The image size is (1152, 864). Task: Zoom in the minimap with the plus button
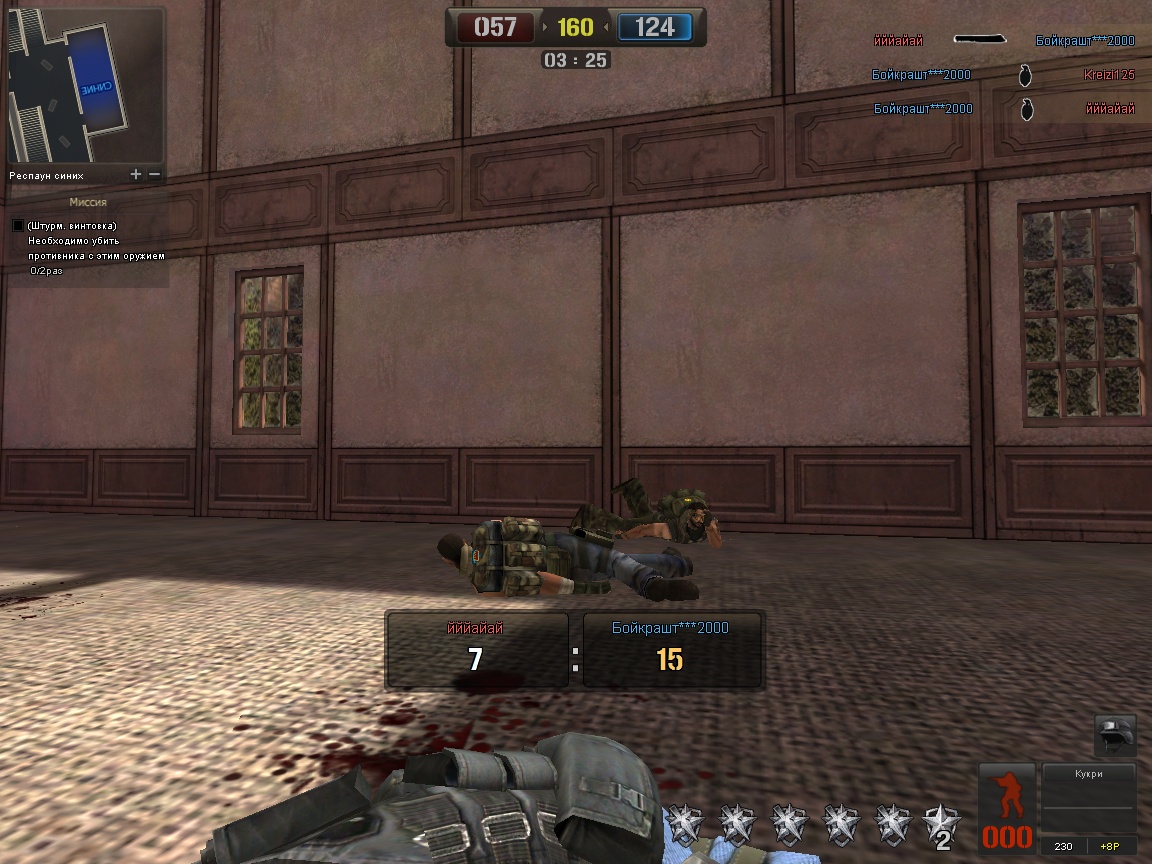click(x=136, y=175)
